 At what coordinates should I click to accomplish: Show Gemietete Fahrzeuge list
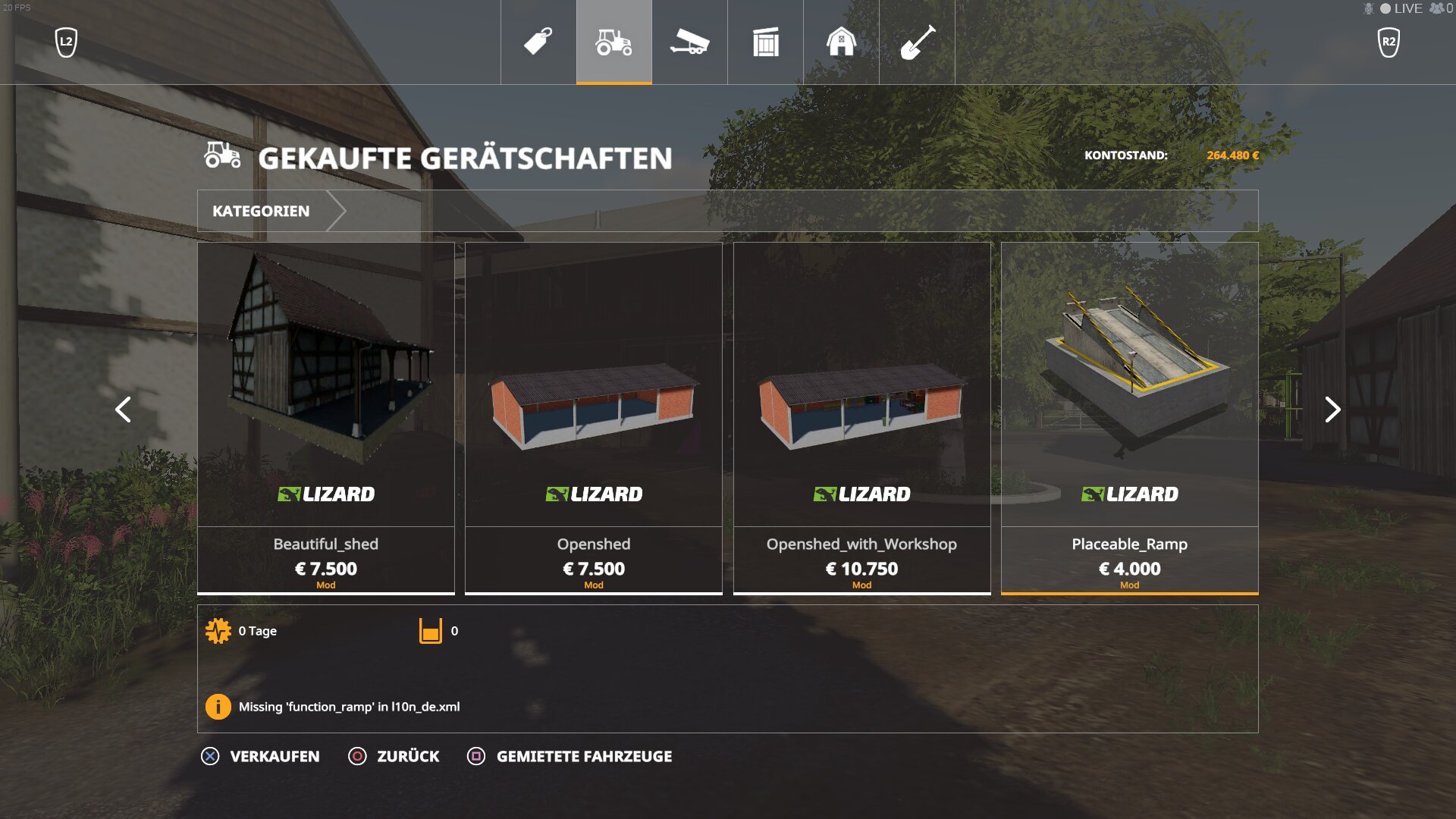[x=570, y=756]
